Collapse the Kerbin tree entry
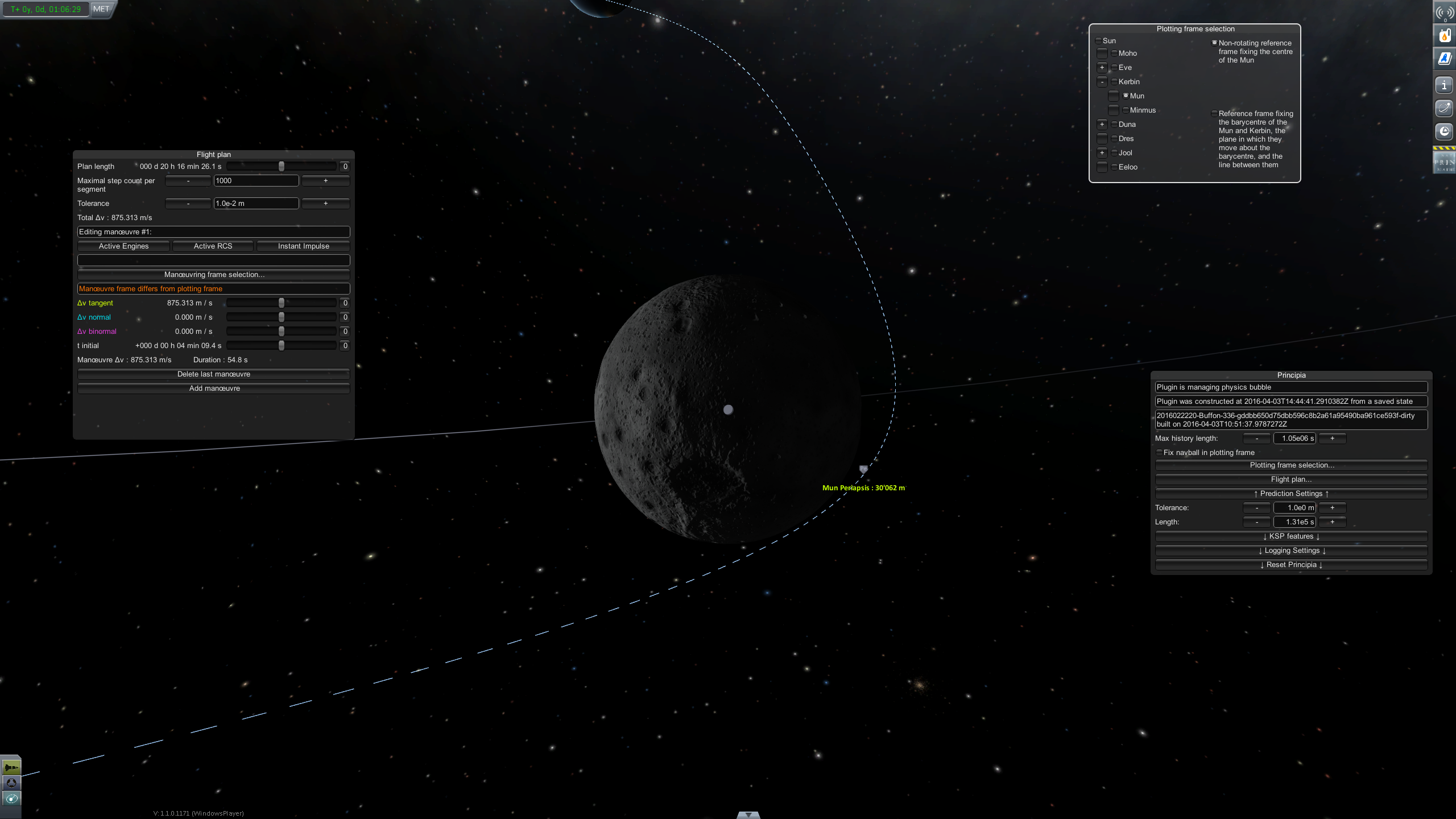 [x=1102, y=82]
